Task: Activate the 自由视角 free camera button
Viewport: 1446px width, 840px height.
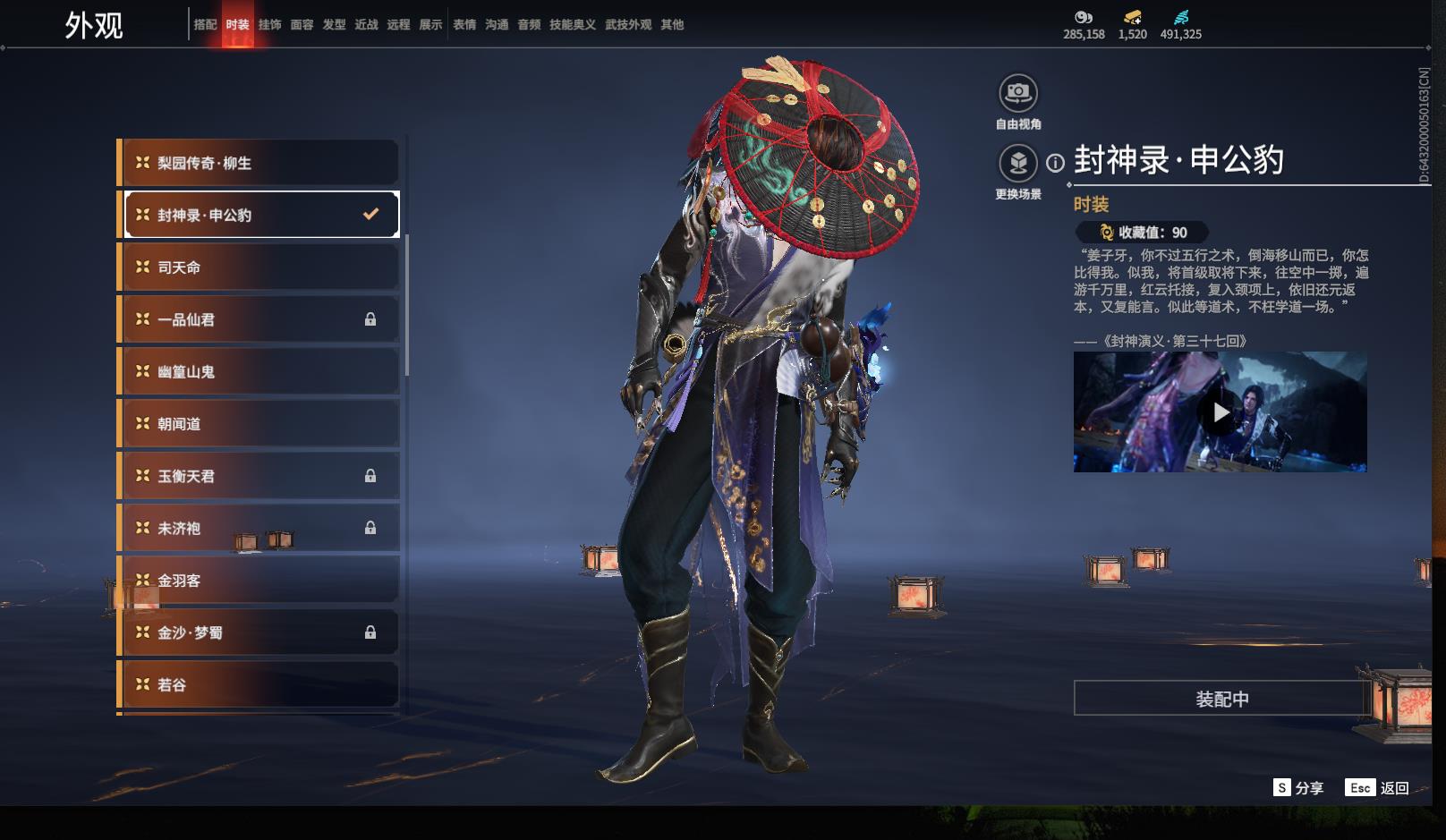Action: coord(1017,93)
